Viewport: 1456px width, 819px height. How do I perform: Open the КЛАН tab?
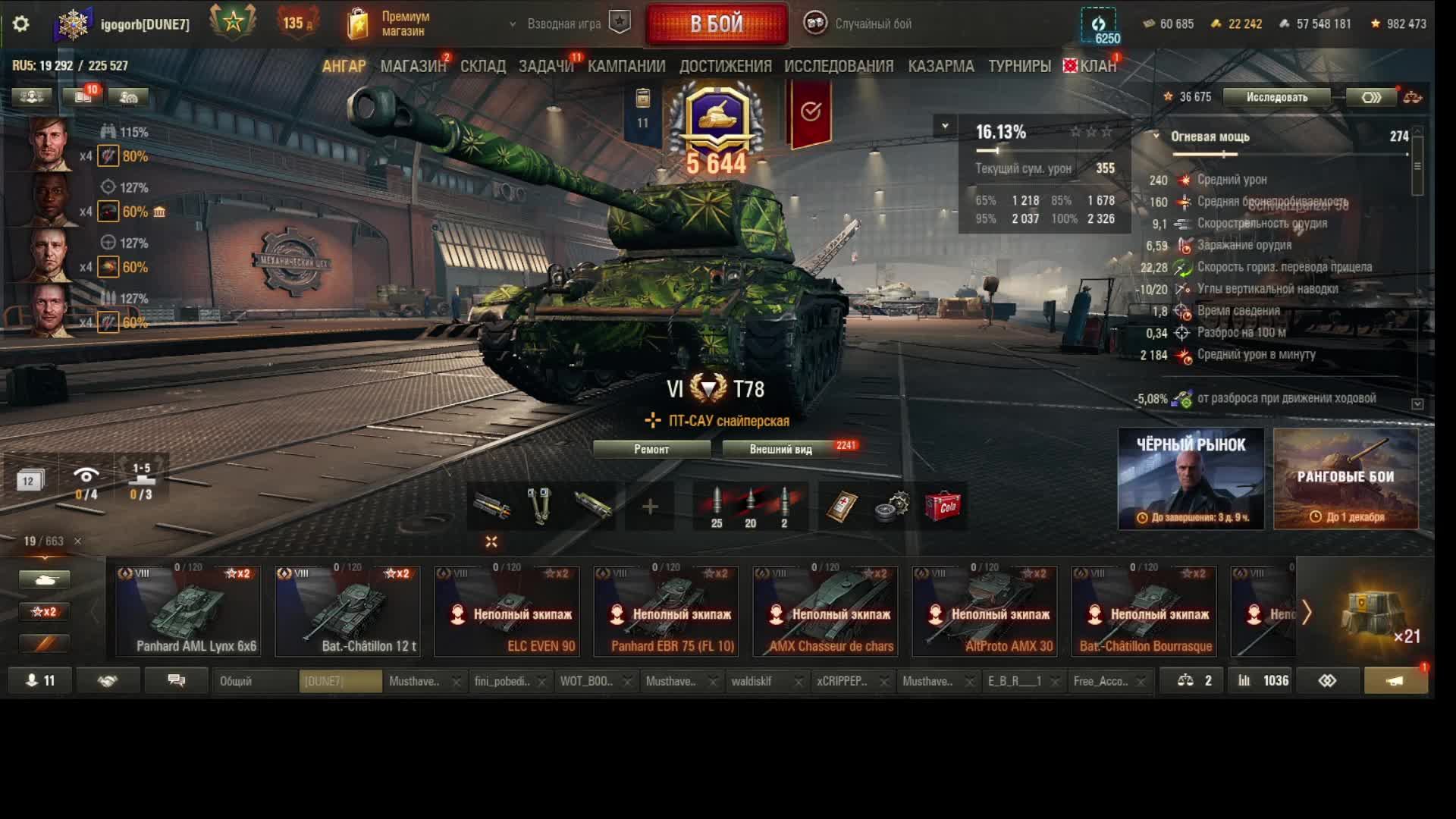click(x=1097, y=67)
